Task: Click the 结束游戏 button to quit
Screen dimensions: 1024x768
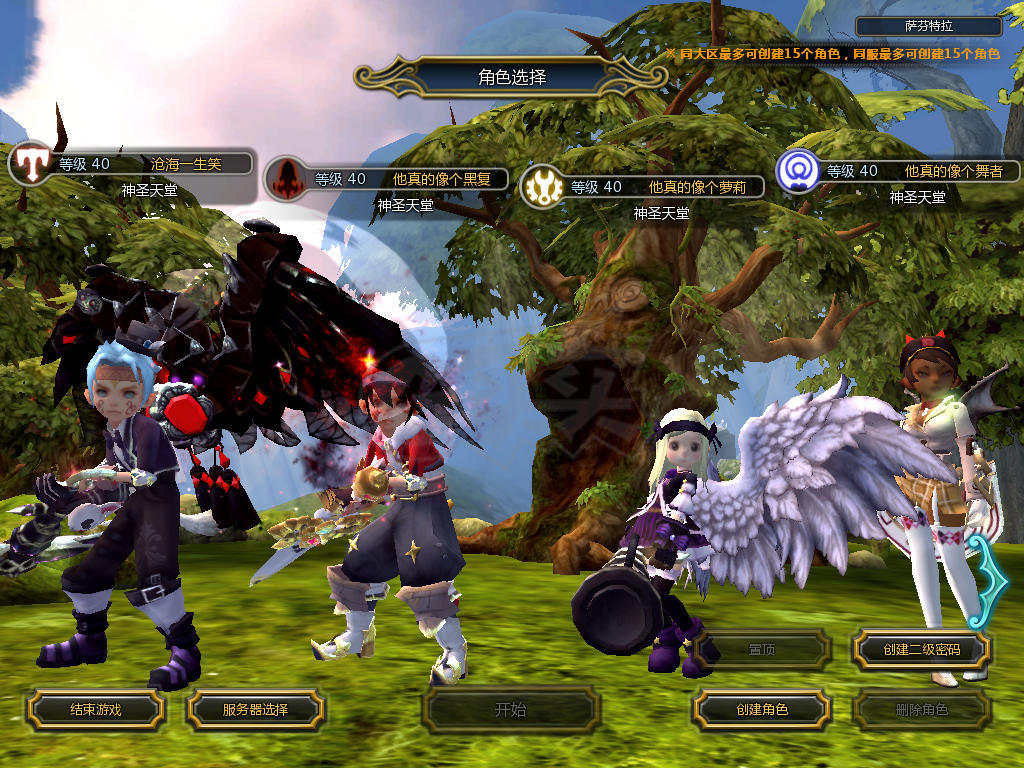Action: pos(95,709)
